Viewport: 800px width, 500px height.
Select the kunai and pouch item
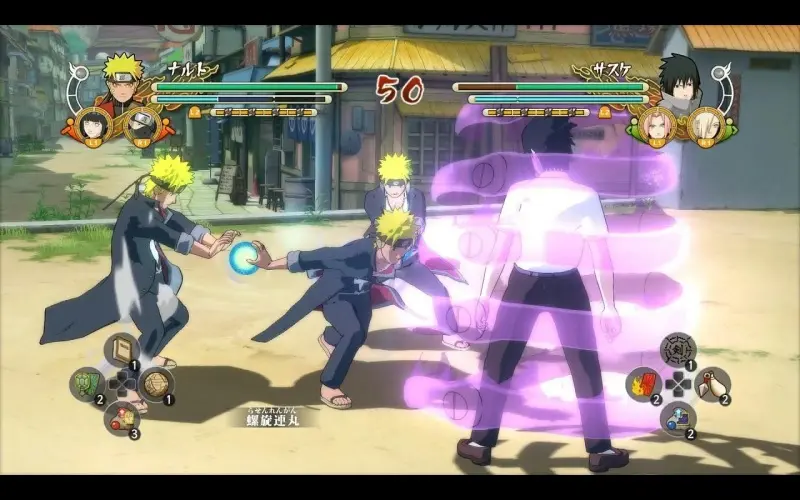713,383
